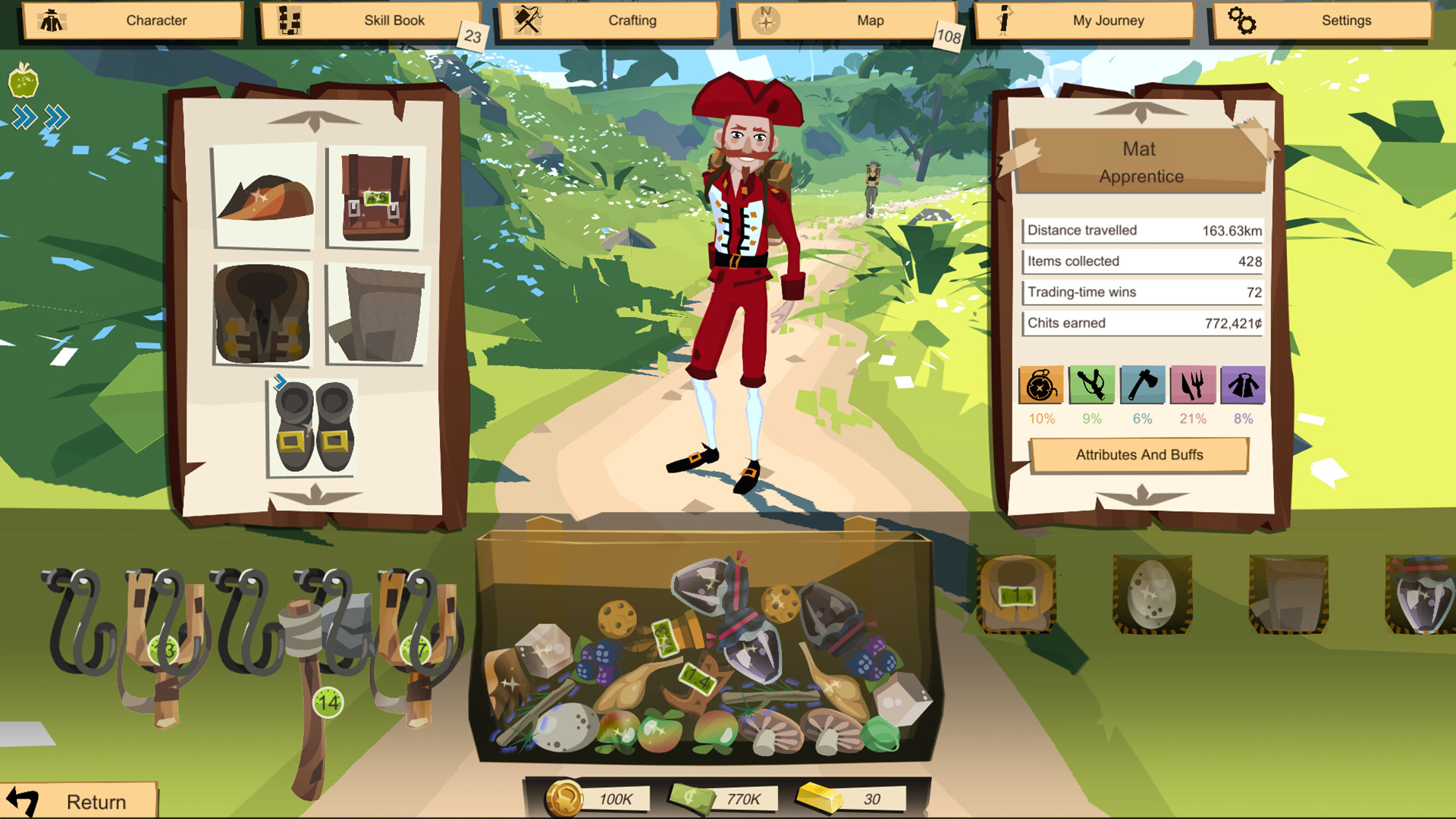Open Attributes And Buffs
This screenshot has width=1456, height=819.
[1138, 455]
